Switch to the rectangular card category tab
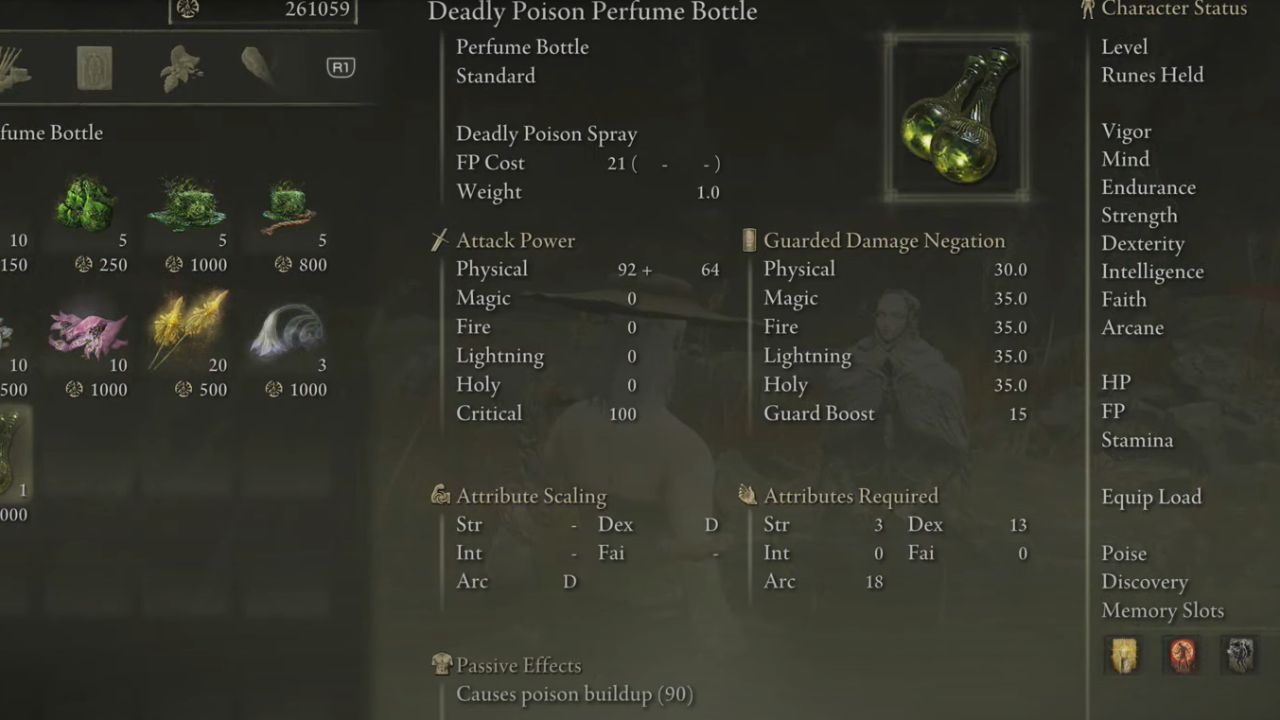This screenshot has width=1280, height=720. pos(94,68)
